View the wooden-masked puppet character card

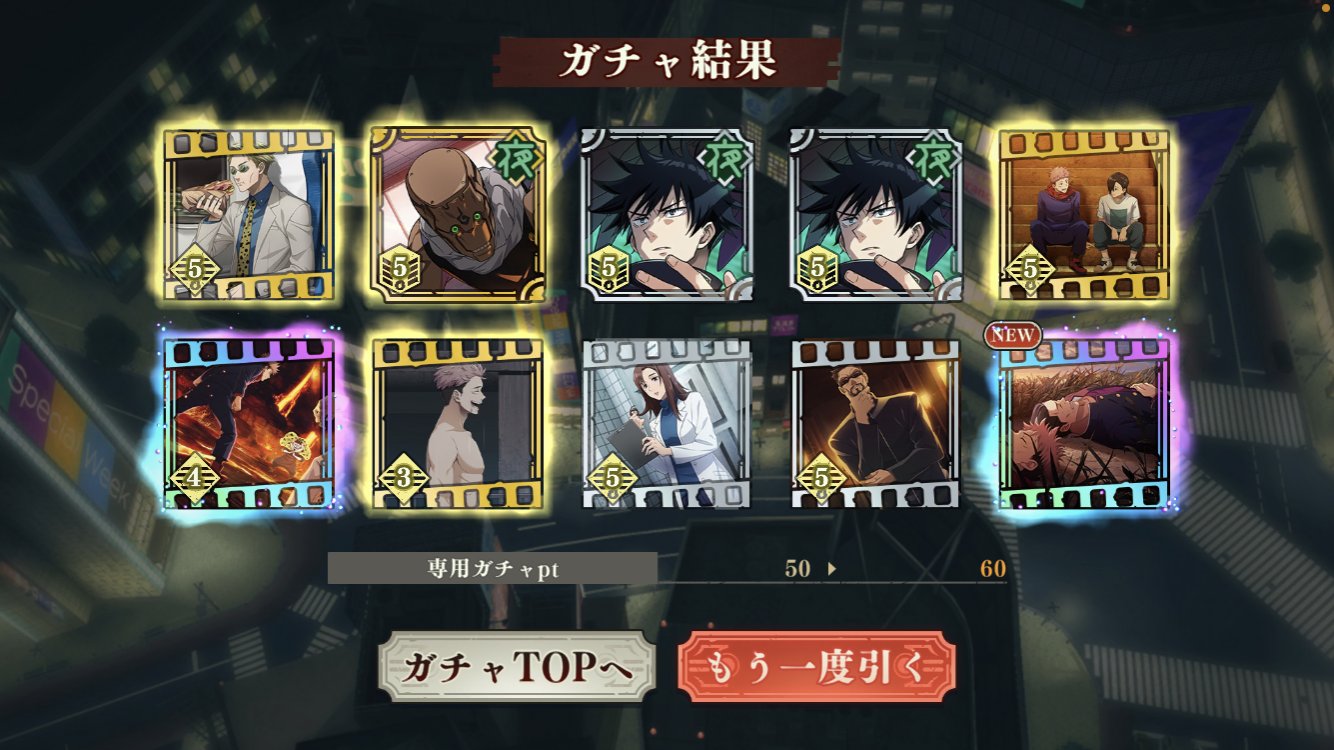tap(458, 214)
